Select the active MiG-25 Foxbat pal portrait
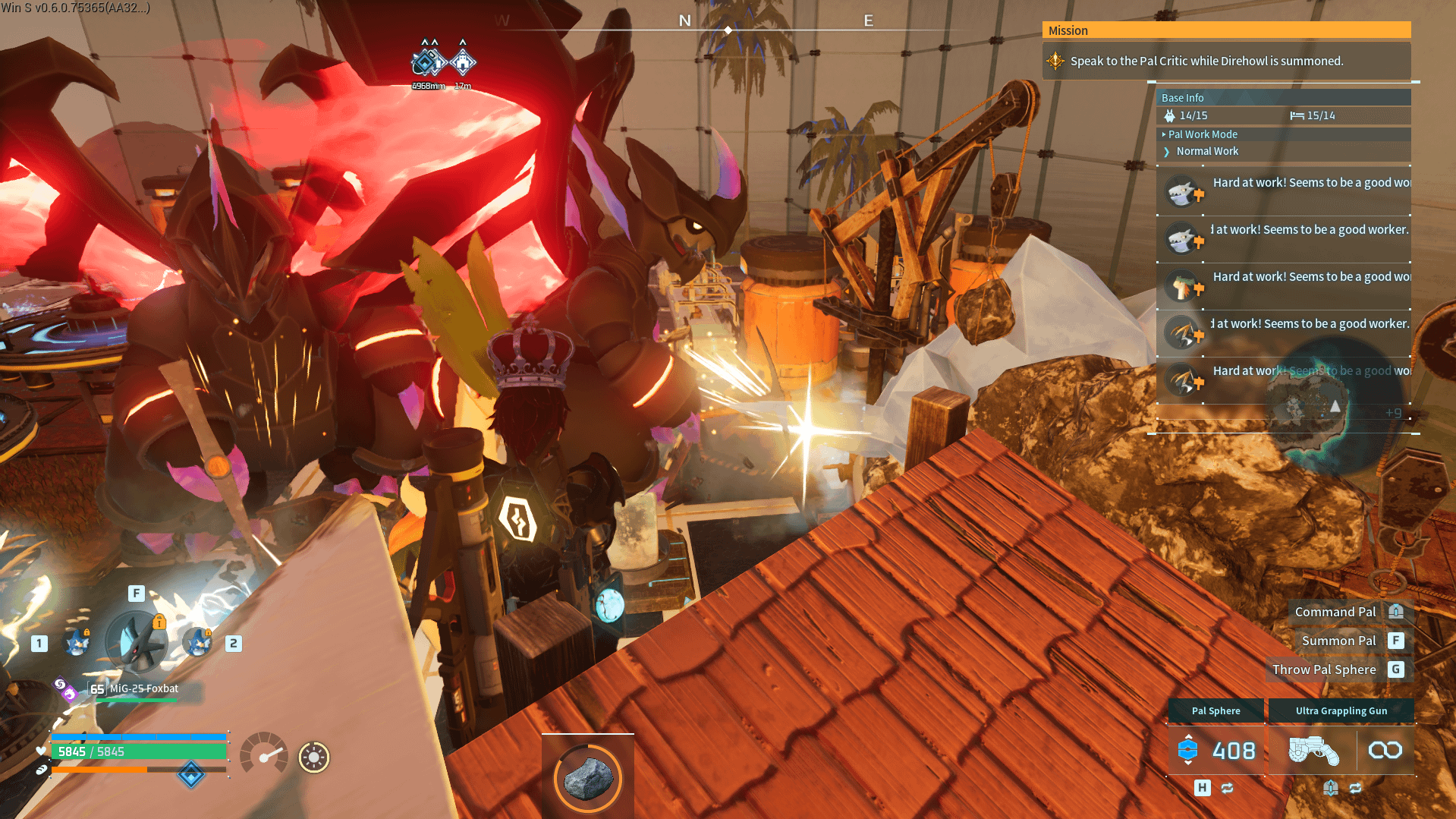Viewport: 1456px width, 819px height. click(137, 643)
